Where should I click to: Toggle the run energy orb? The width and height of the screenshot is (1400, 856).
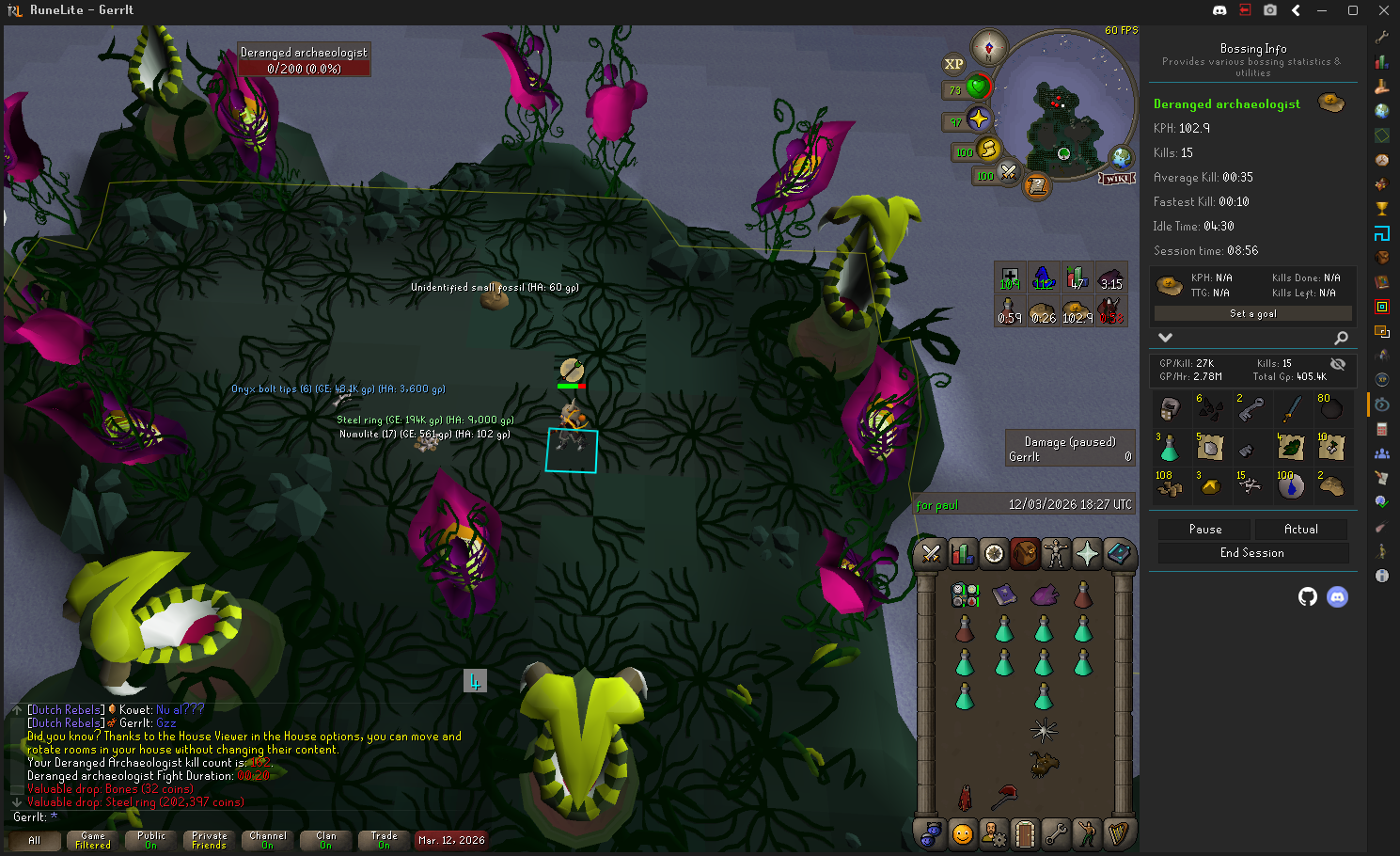tap(988, 149)
